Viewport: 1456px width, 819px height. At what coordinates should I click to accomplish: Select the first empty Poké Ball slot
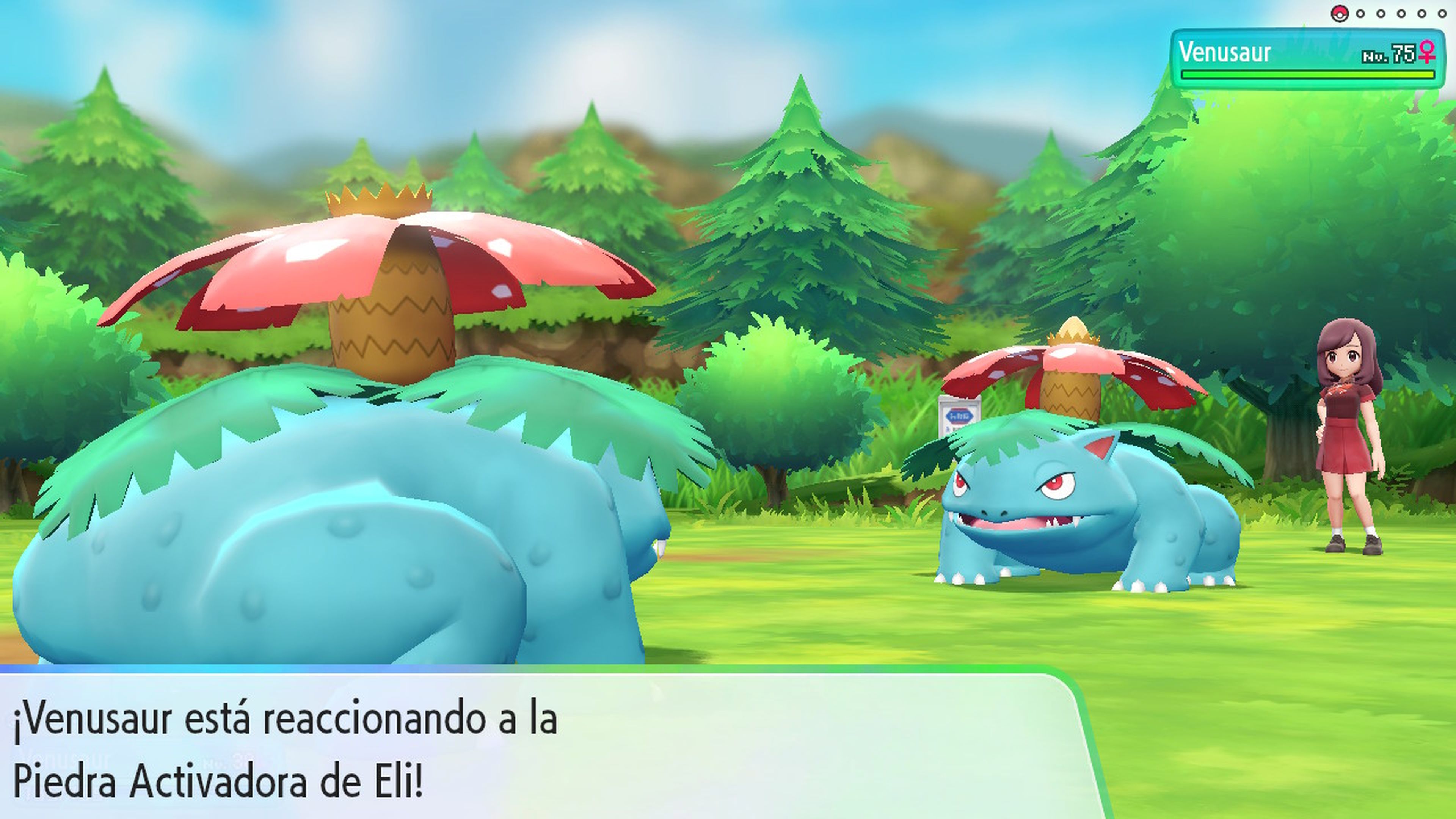[1360, 14]
